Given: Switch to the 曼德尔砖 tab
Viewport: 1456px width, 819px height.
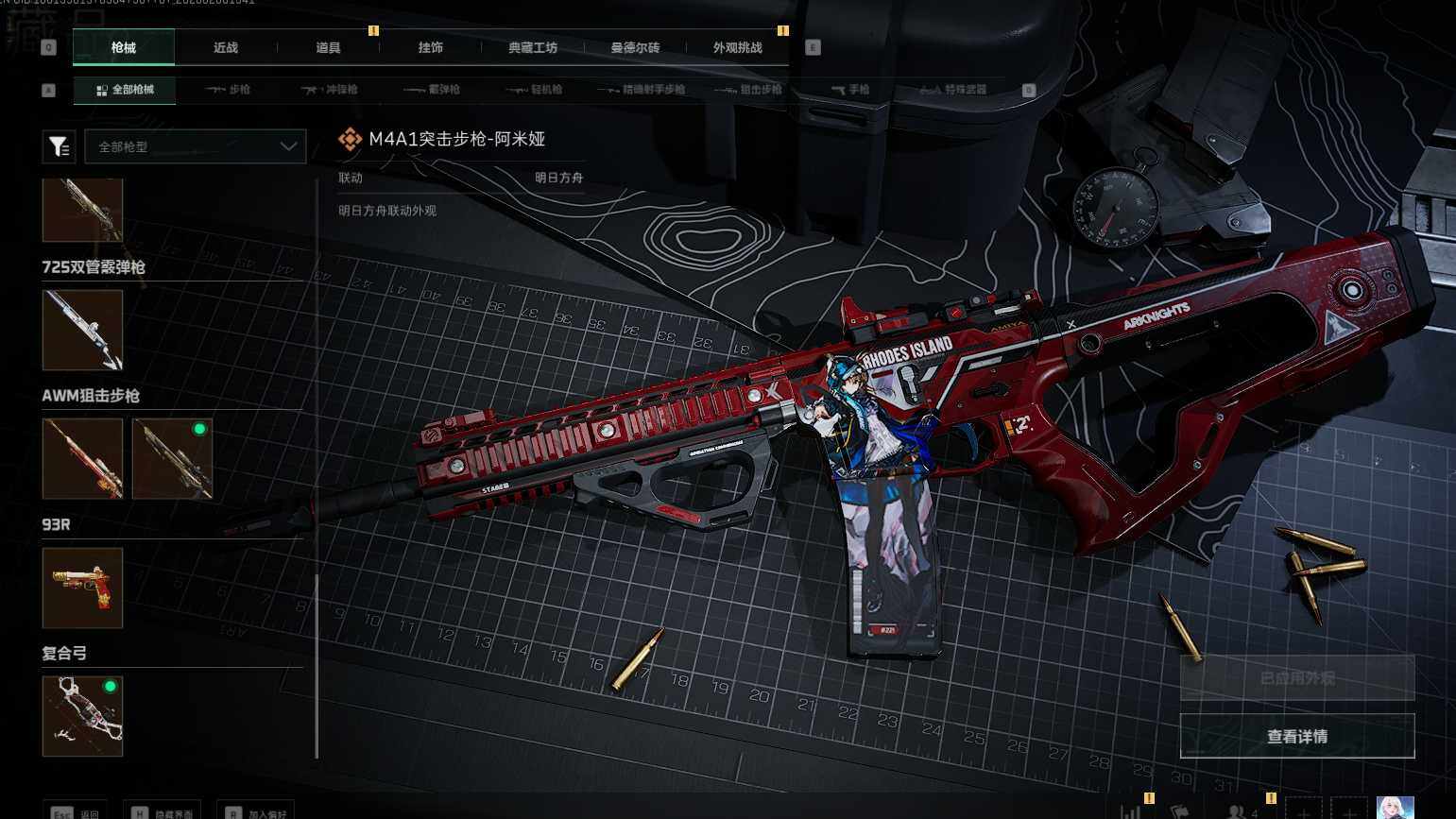Looking at the screenshot, I should pos(635,47).
